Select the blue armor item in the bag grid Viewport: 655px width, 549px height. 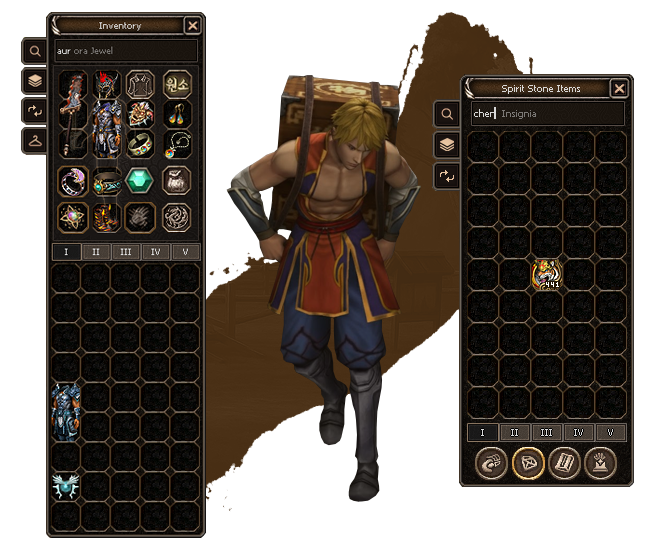66,409
